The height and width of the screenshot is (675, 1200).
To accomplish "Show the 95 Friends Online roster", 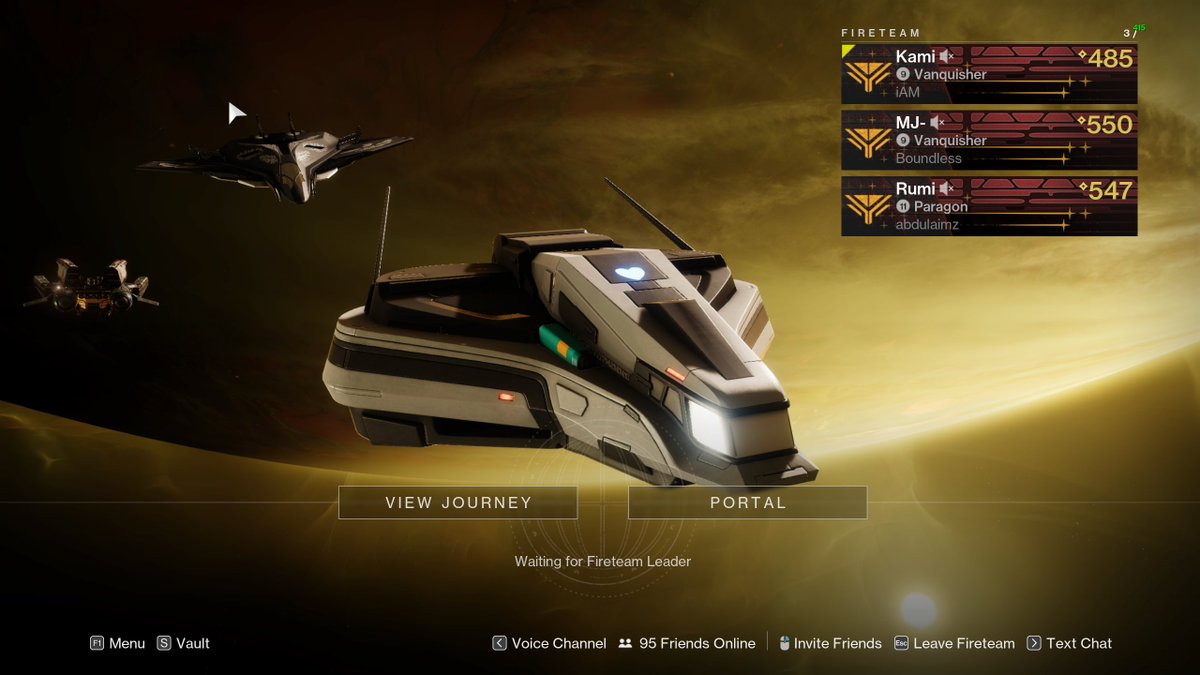I will tap(686, 644).
